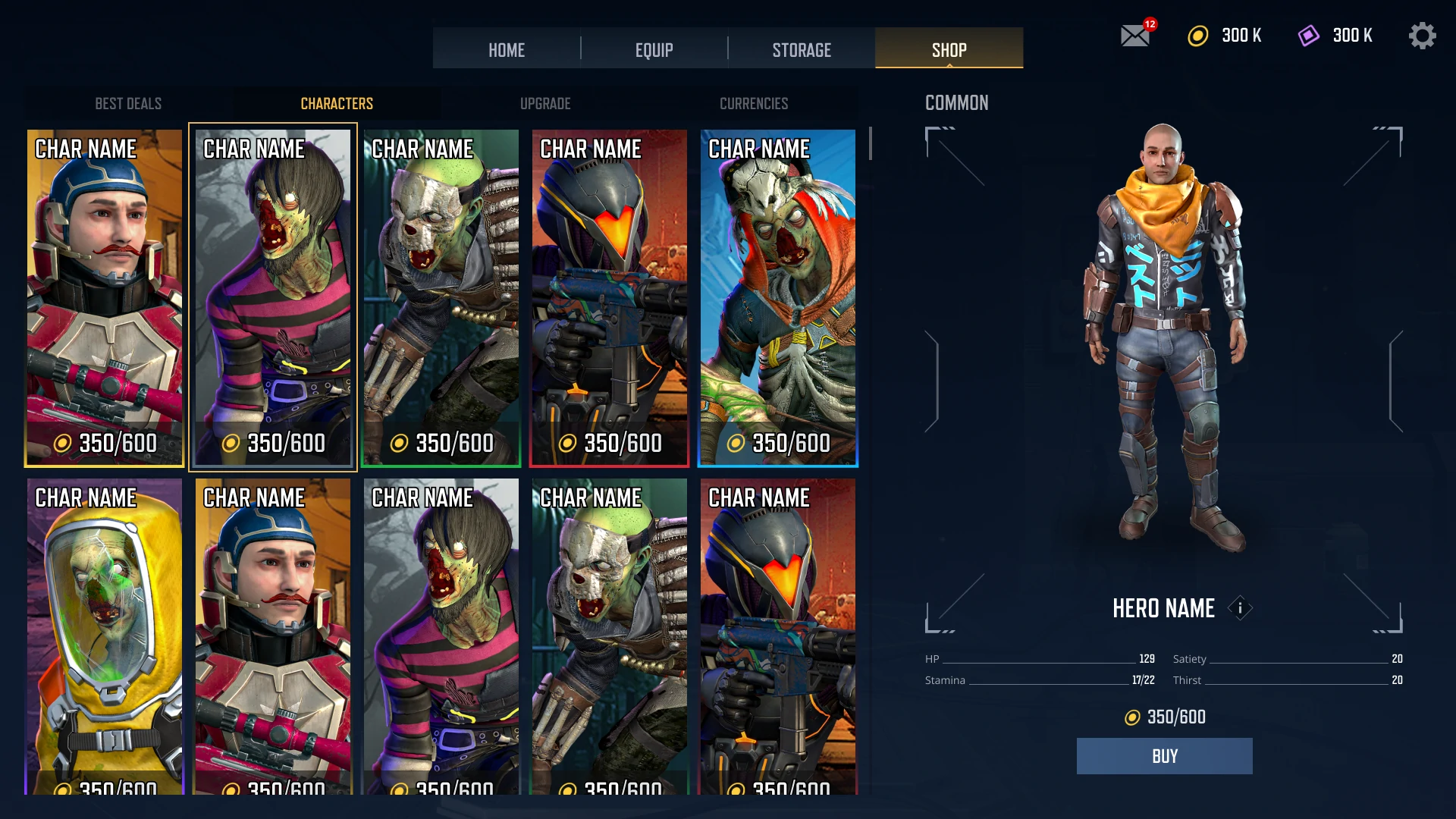The height and width of the screenshot is (819, 1456).
Task: Select the blue-helmet mustached soldier card in top row
Action: pos(105,297)
